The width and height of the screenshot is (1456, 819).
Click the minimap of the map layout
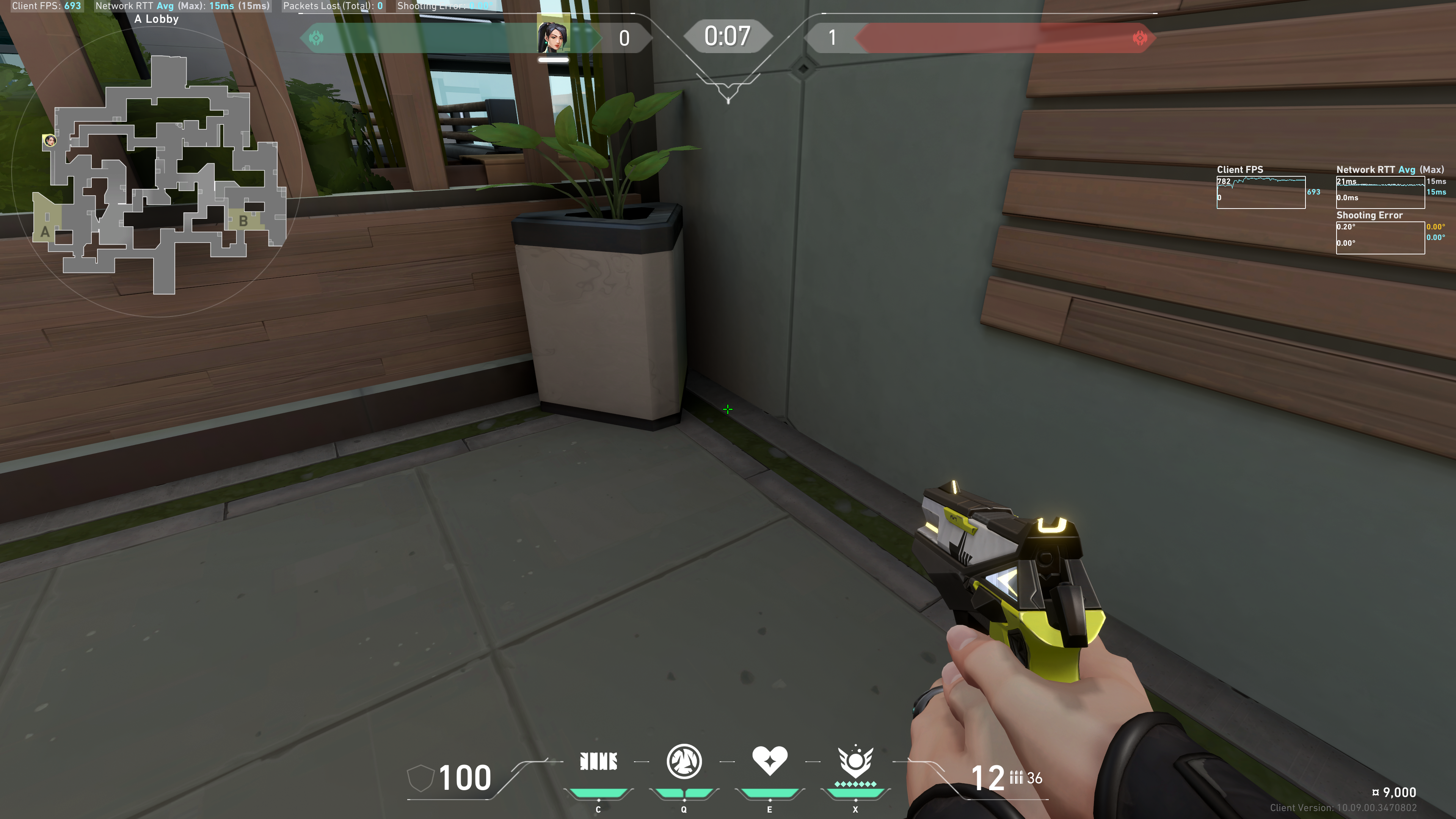point(164,175)
